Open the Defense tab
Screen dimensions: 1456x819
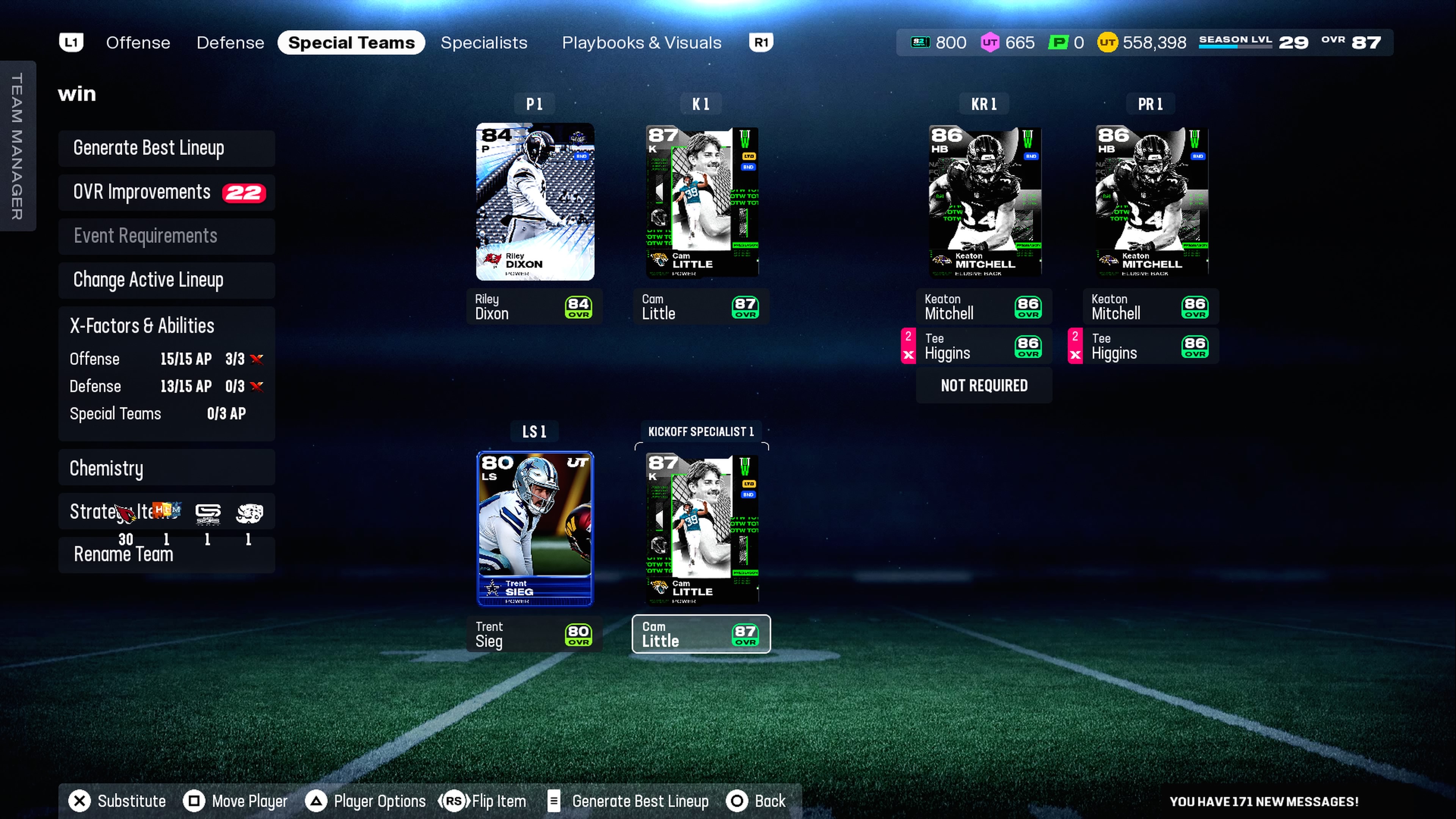[x=230, y=42]
